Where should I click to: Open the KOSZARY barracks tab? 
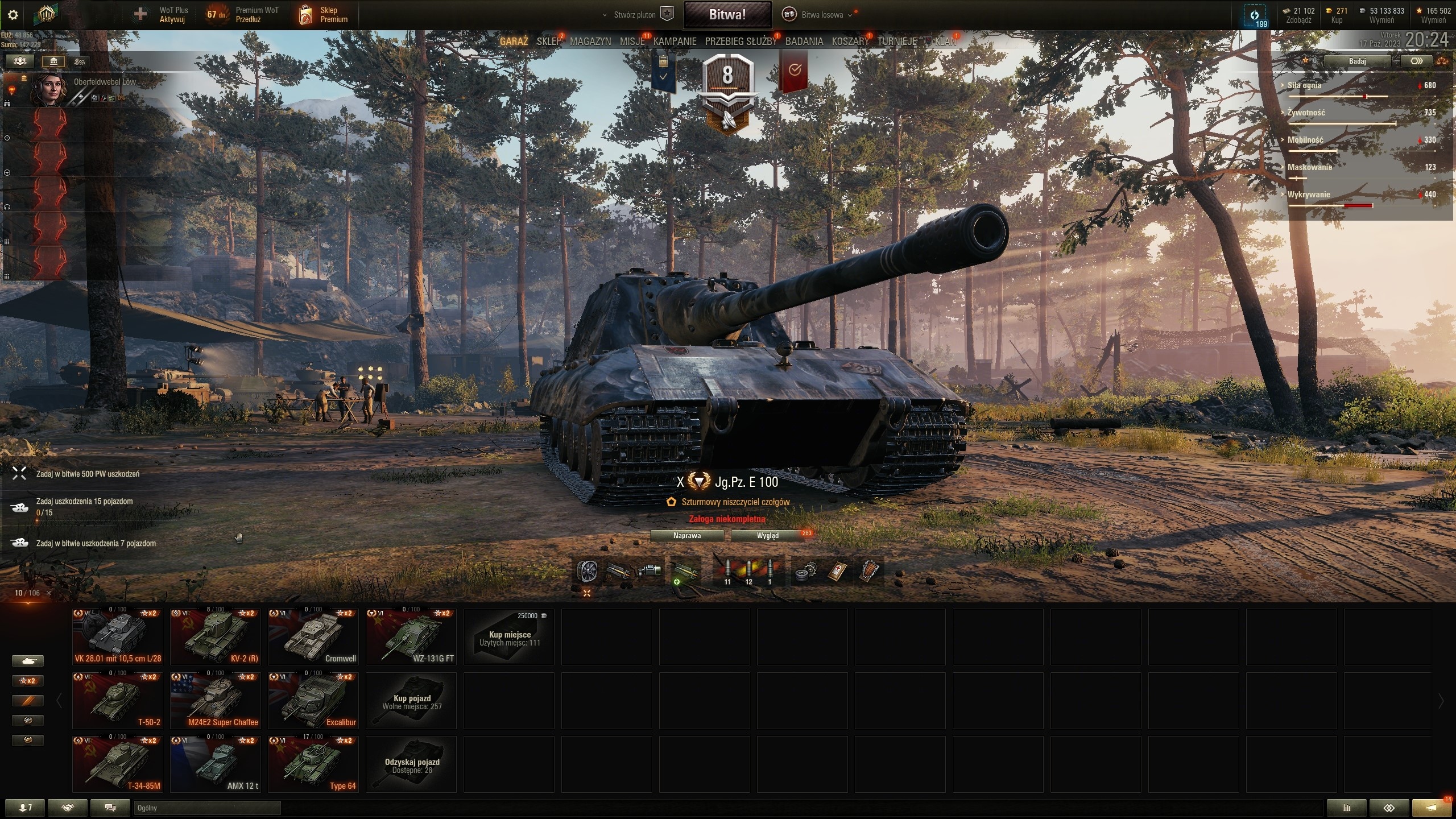click(x=850, y=42)
